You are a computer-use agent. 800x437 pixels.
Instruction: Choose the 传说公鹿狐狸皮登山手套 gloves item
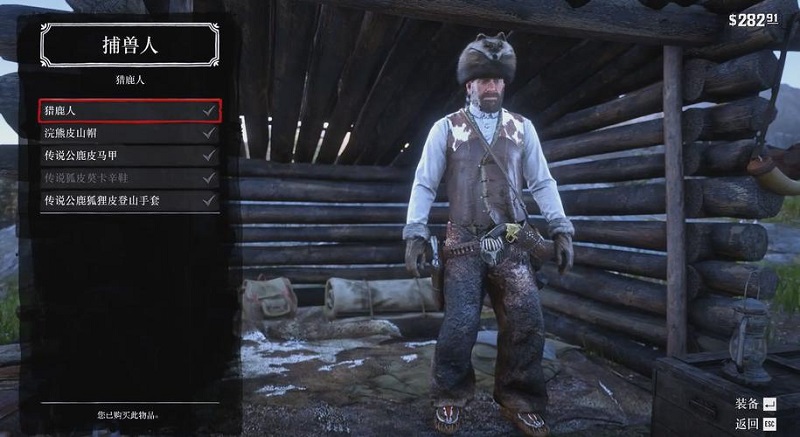tap(129, 201)
